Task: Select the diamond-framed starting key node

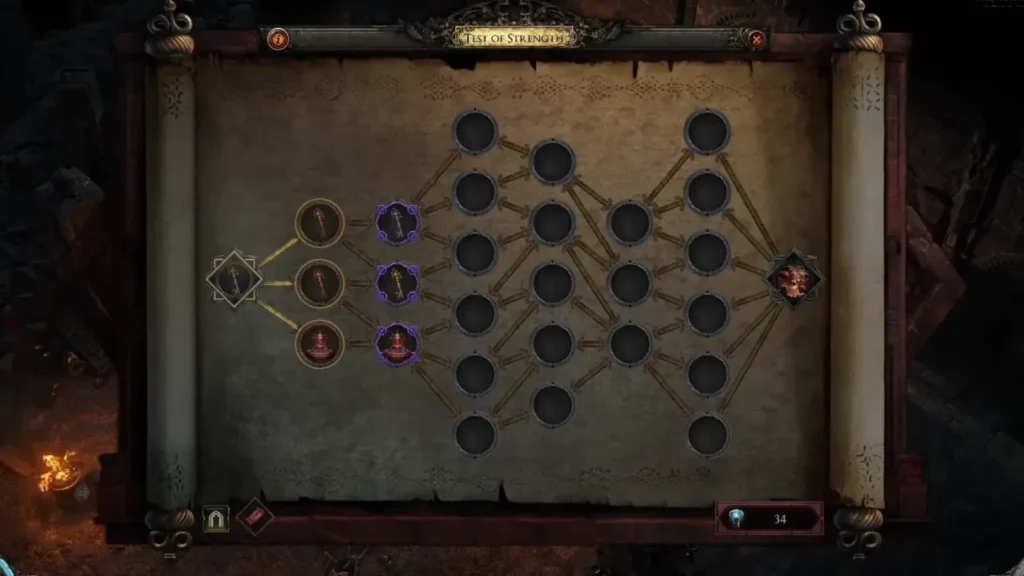Action: (x=234, y=279)
